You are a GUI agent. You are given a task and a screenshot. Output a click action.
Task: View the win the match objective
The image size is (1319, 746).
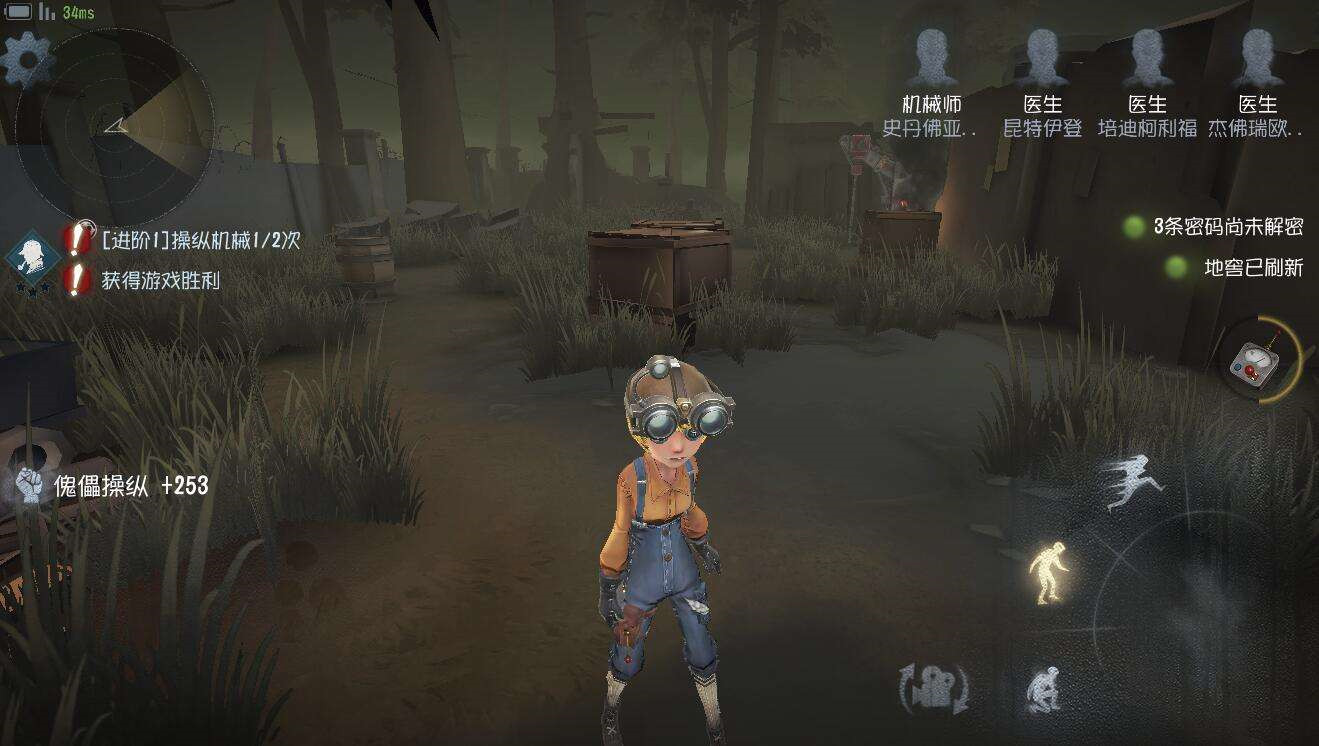pos(160,281)
